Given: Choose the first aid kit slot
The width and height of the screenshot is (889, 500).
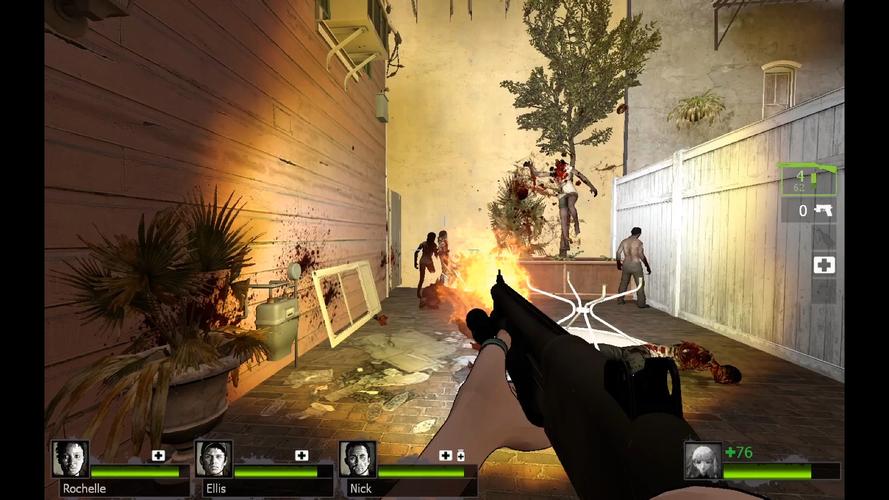Looking at the screenshot, I should click(x=824, y=265).
